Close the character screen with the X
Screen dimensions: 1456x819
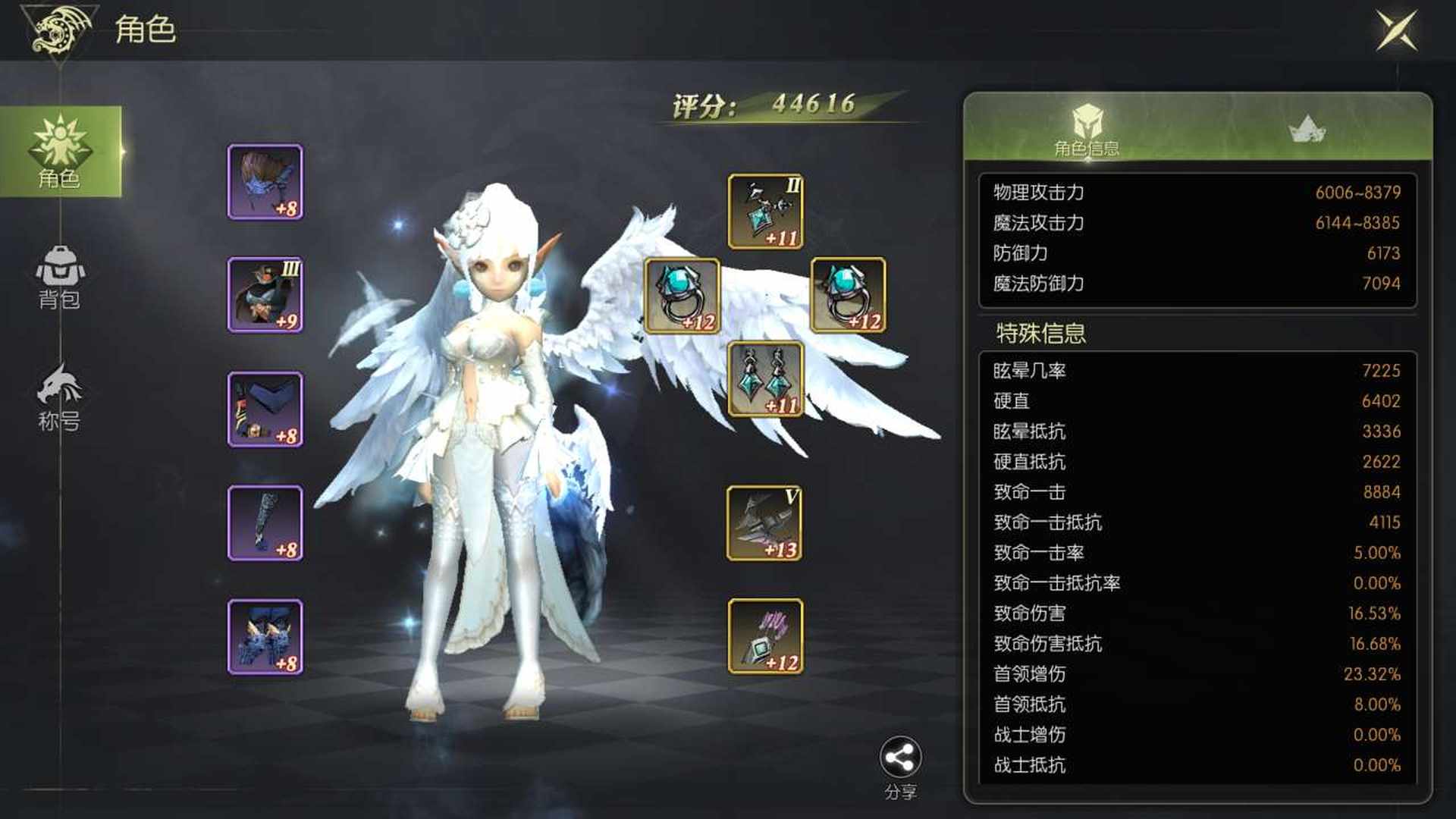pos(1396,31)
